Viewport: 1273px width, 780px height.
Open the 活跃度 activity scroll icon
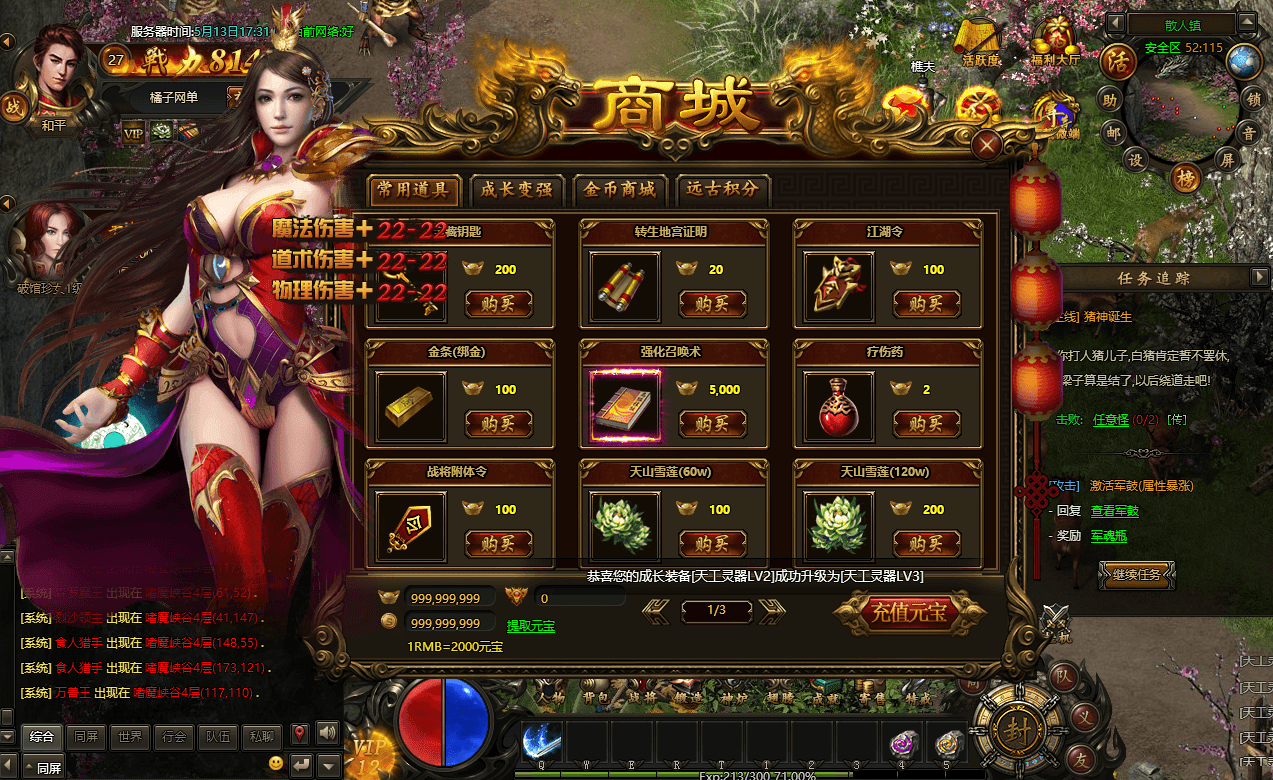(x=980, y=40)
